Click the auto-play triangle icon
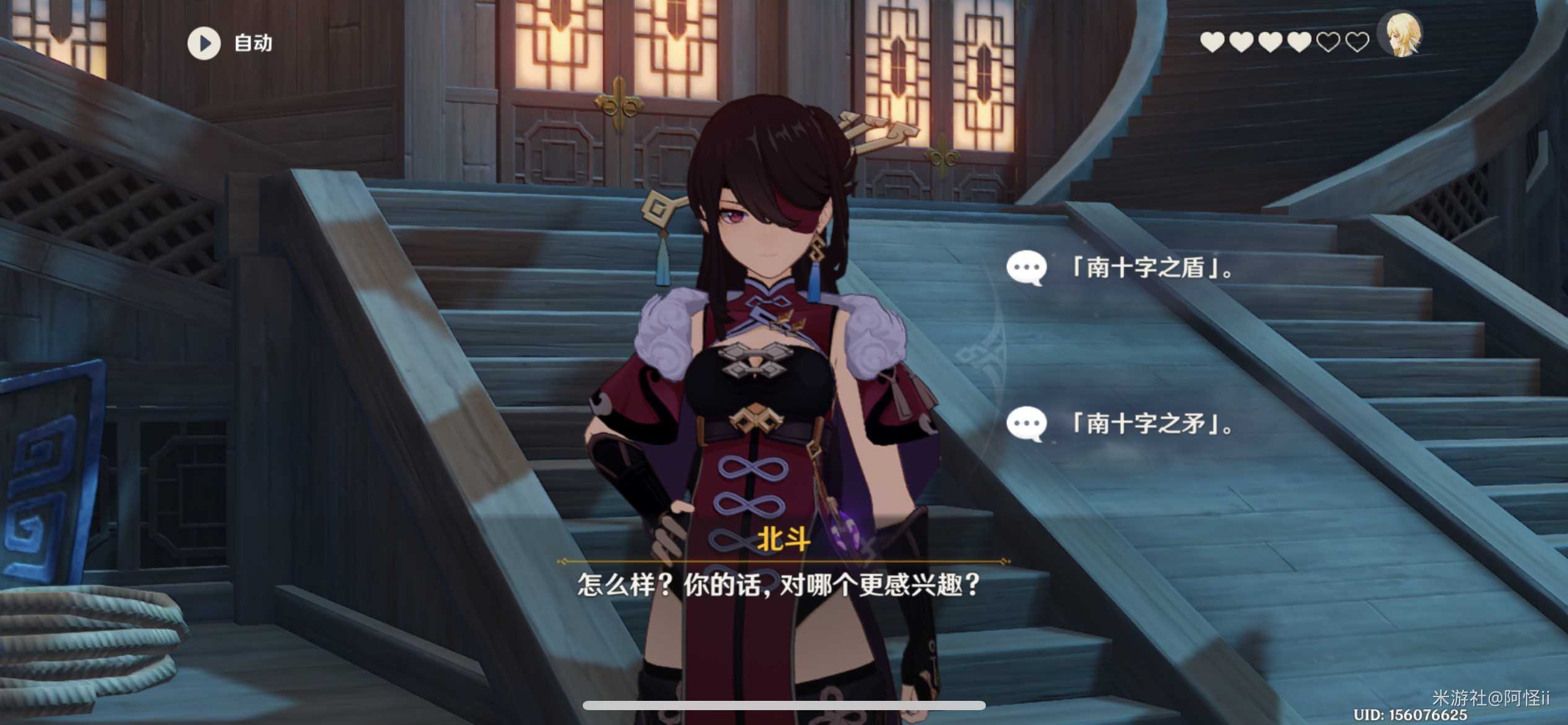Image resolution: width=1568 pixels, height=725 pixels. click(204, 42)
